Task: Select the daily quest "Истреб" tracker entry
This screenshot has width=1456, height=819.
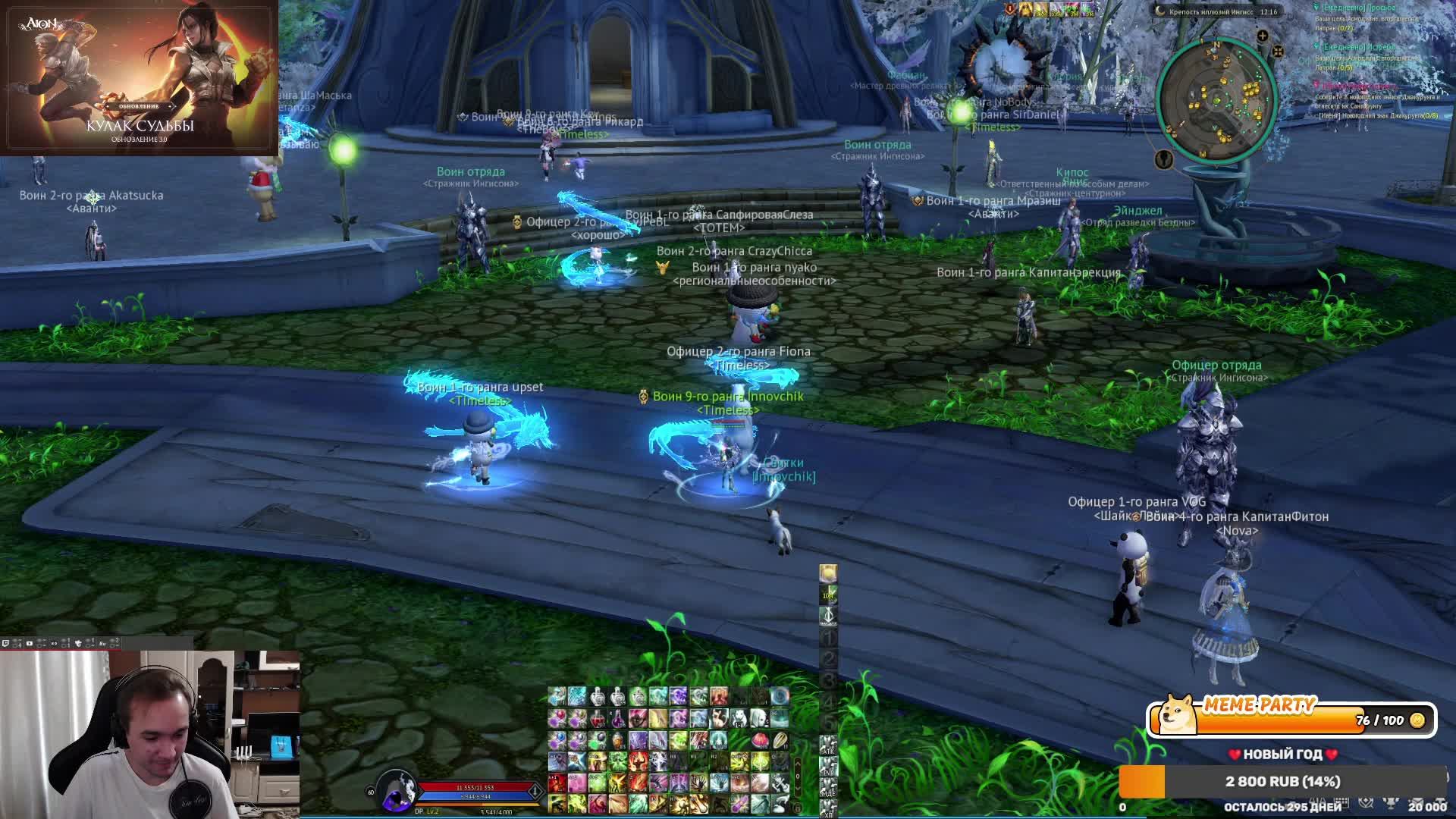Action: tap(1359, 47)
